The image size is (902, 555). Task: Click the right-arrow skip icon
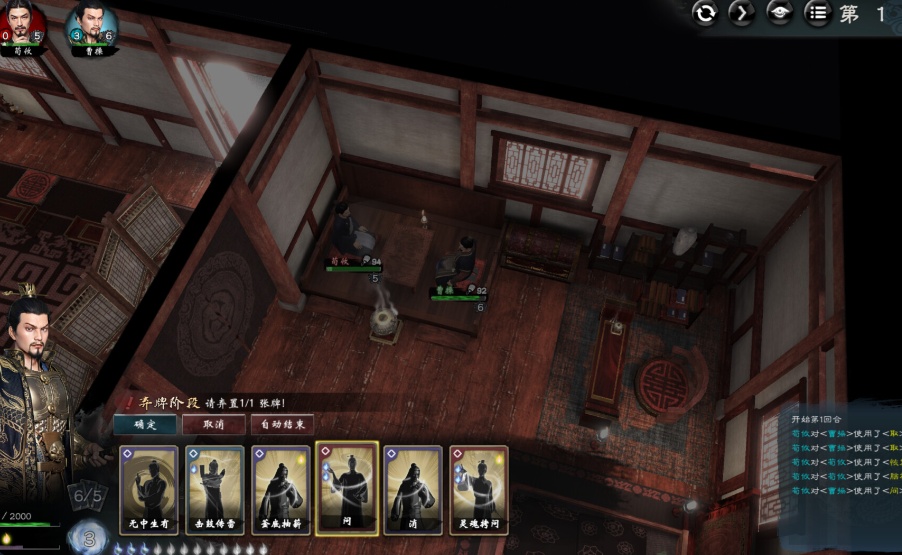click(x=743, y=13)
